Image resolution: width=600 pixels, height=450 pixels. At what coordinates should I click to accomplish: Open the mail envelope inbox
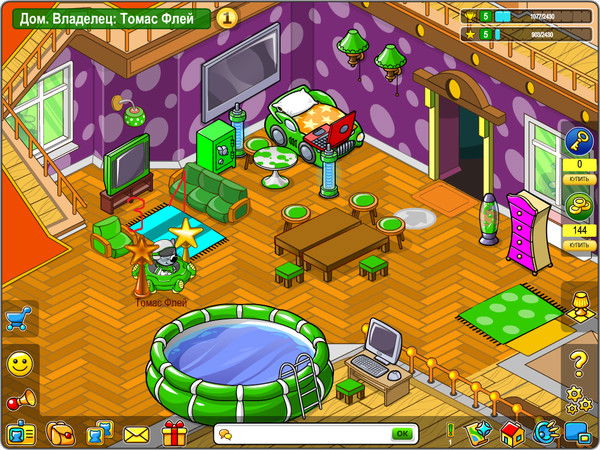pyautogui.click(x=136, y=434)
